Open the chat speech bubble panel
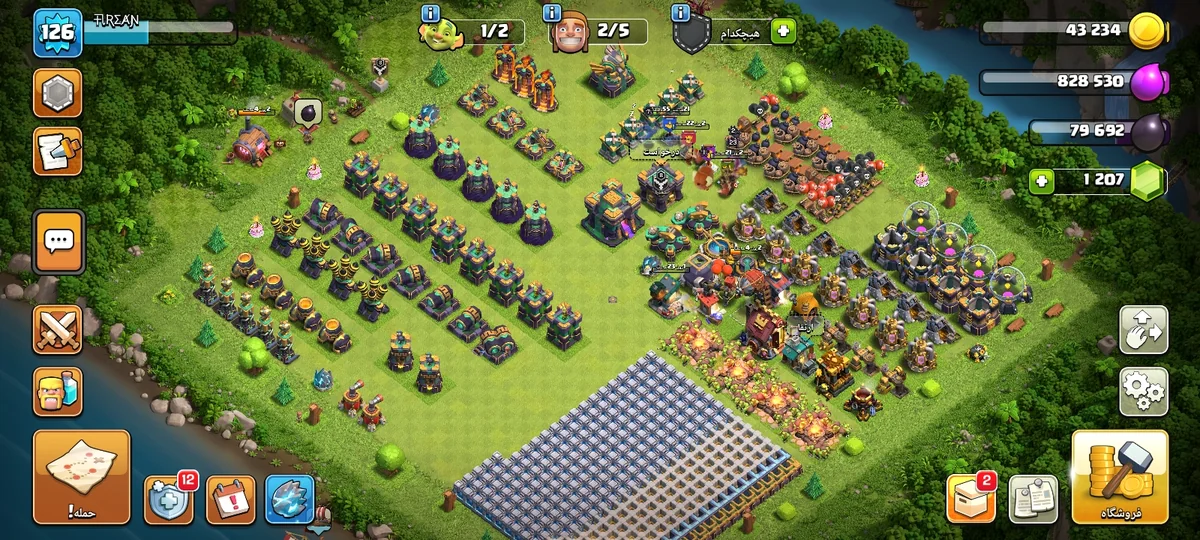 point(58,241)
